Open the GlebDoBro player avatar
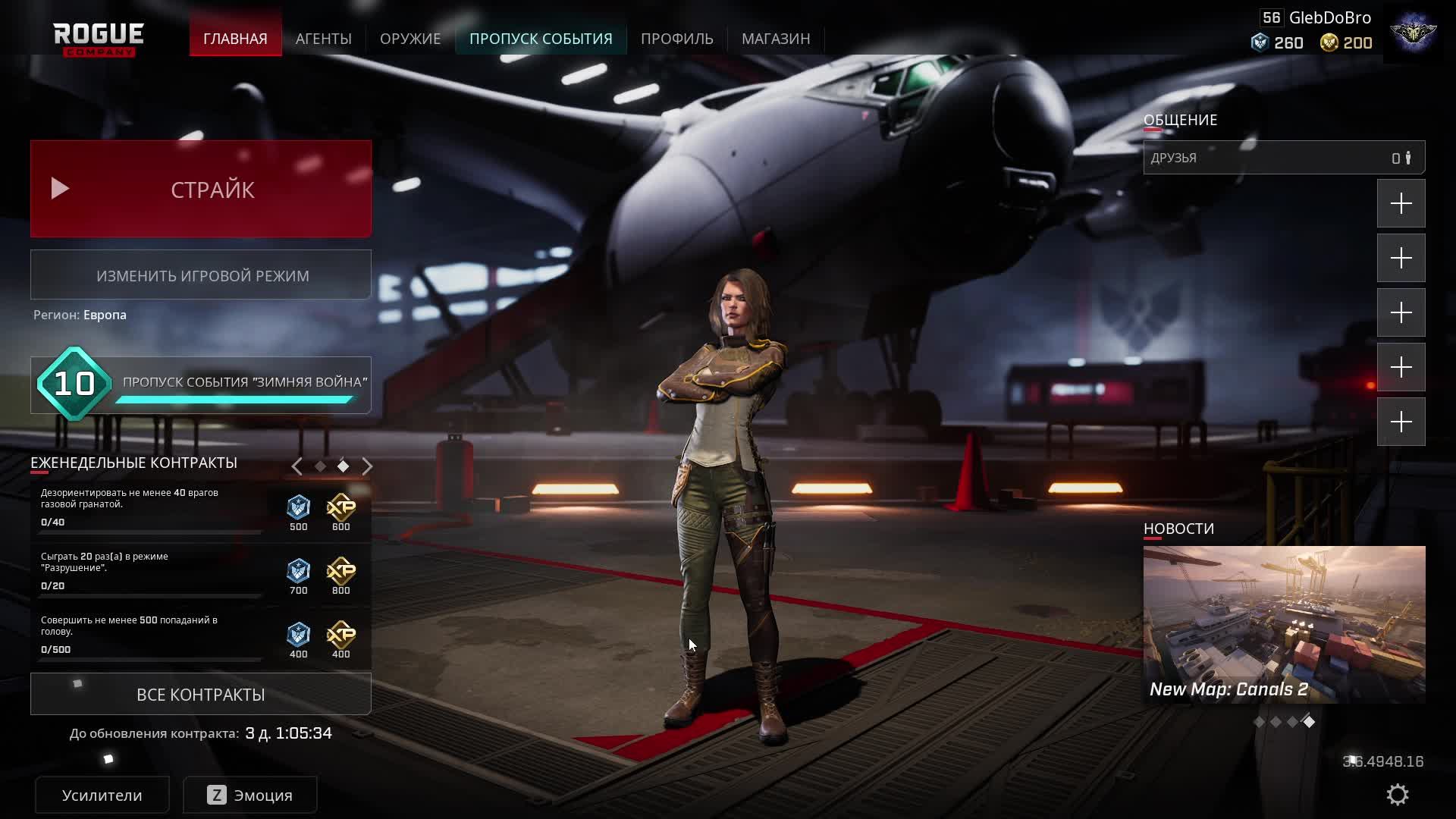Image resolution: width=1456 pixels, height=819 pixels. pos(1414,33)
